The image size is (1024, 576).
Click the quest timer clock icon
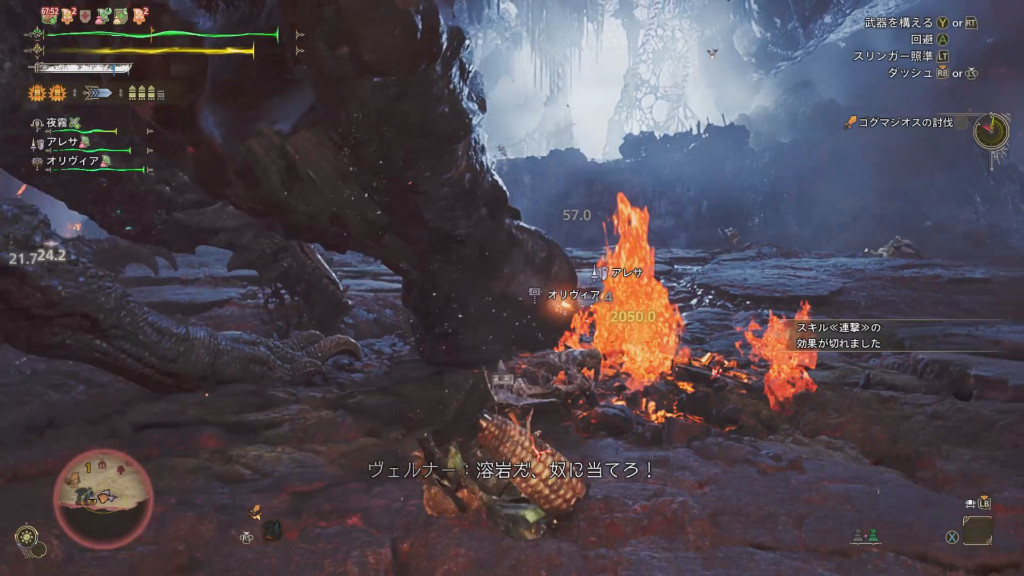[991, 129]
